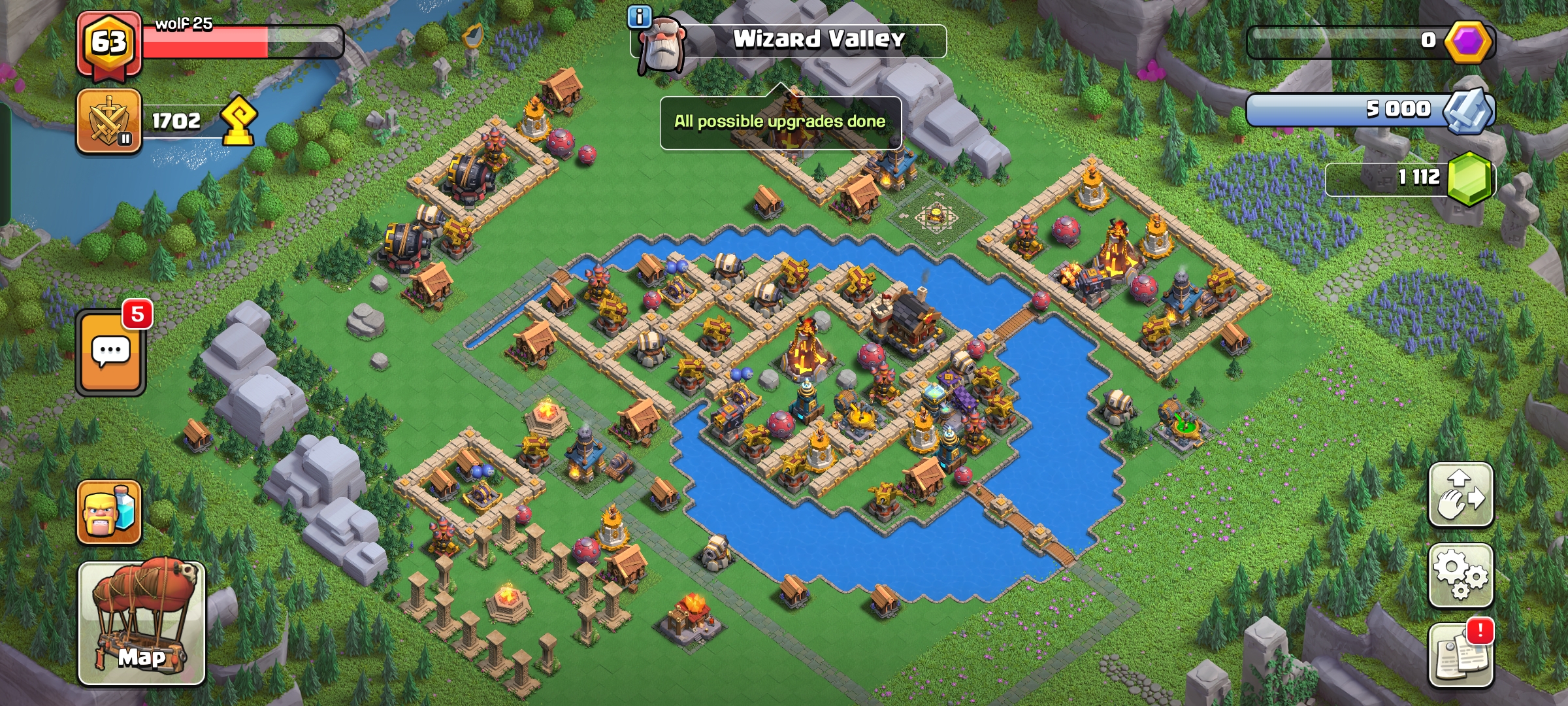Click the info icon beside Wizard Valley
The height and width of the screenshot is (706, 1568).
coord(639,17)
